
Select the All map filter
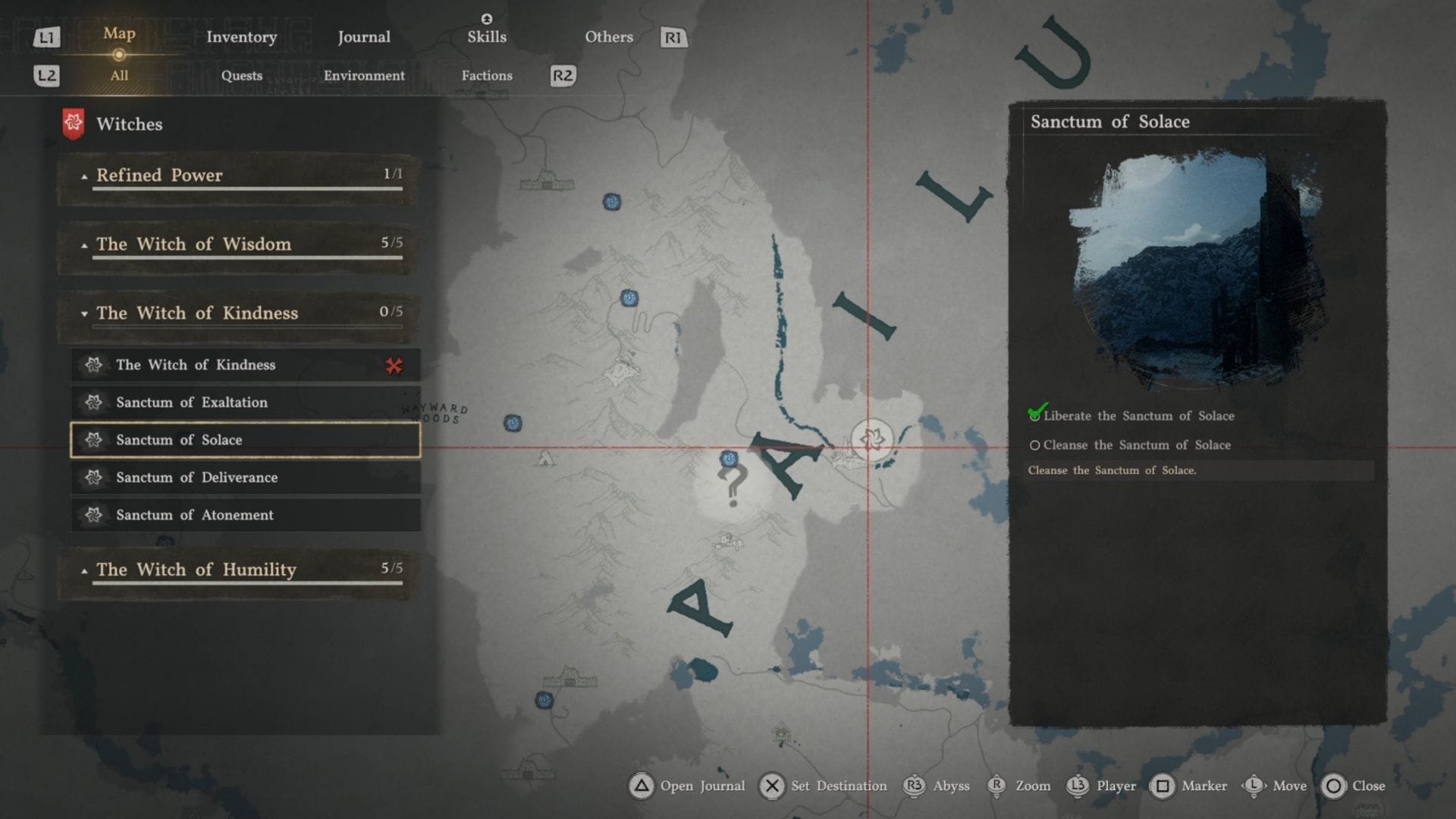[x=119, y=76]
